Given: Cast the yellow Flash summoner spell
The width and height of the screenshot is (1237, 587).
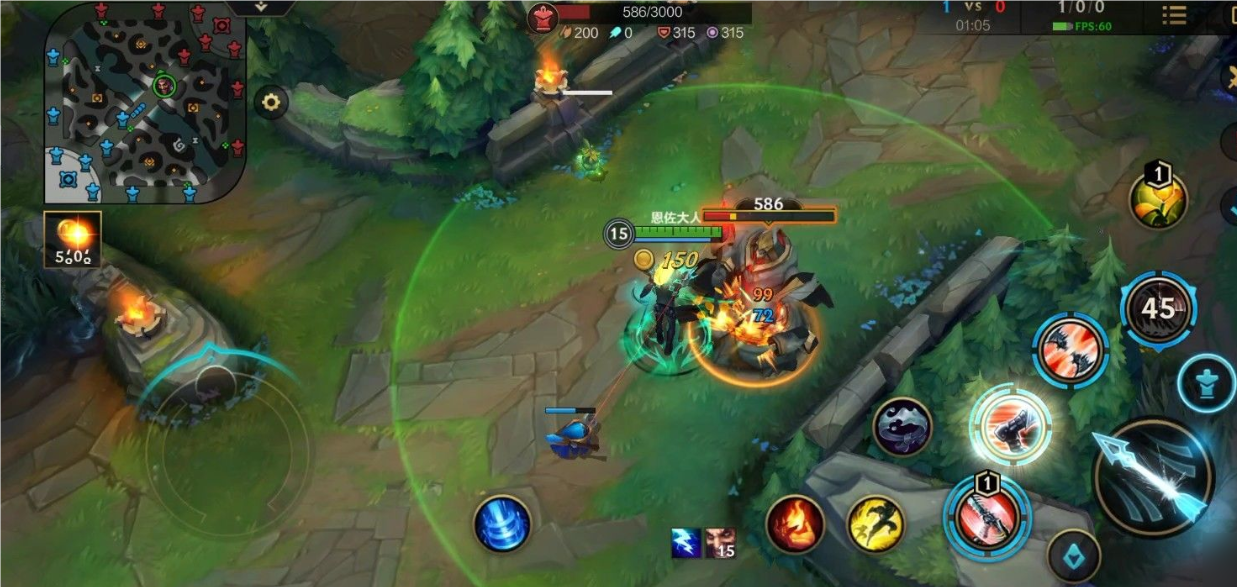Looking at the screenshot, I should pyautogui.click(x=876, y=523).
